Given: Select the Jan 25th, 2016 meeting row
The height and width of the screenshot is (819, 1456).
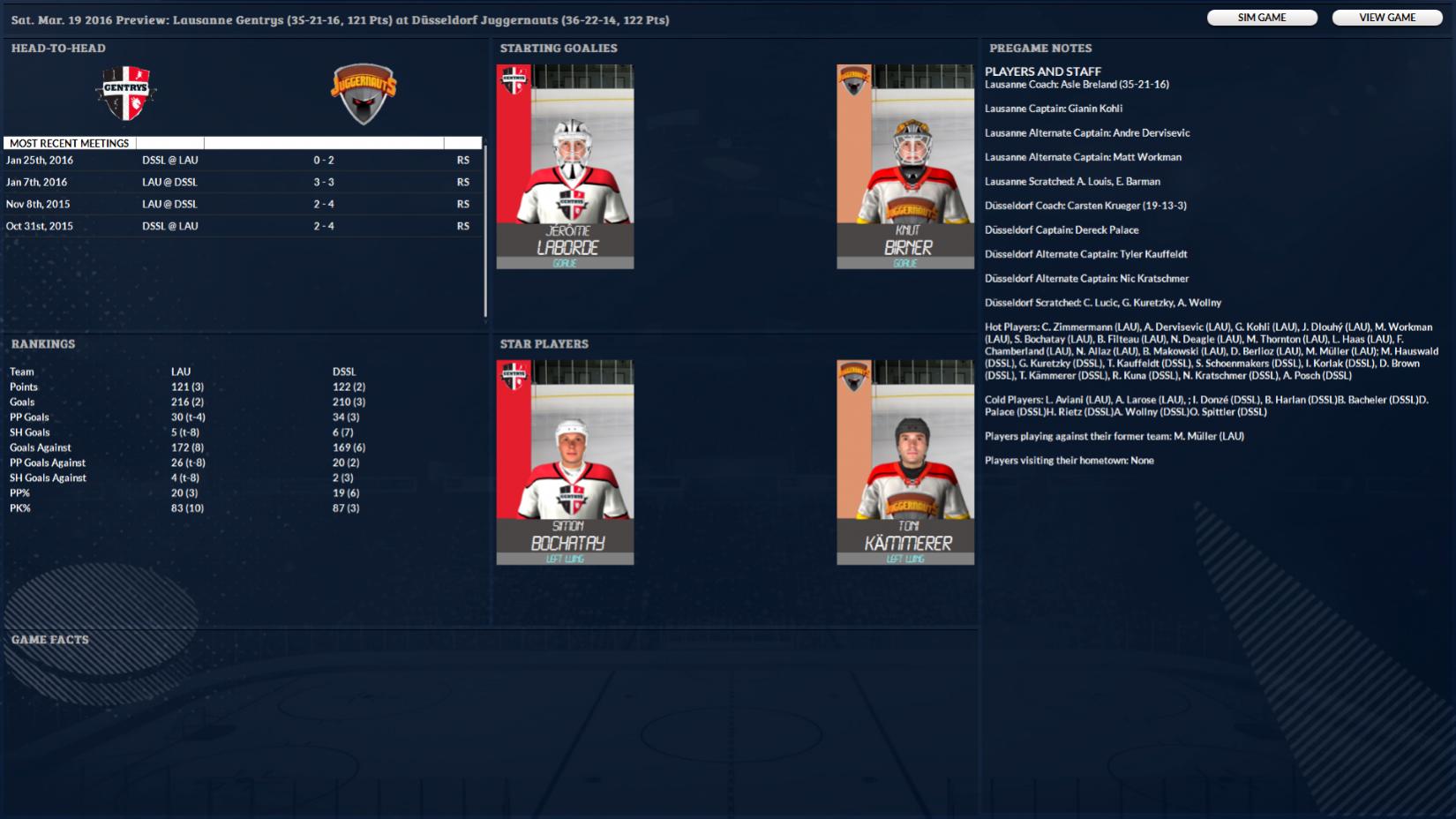Looking at the screenshot, I should [243, 161].
